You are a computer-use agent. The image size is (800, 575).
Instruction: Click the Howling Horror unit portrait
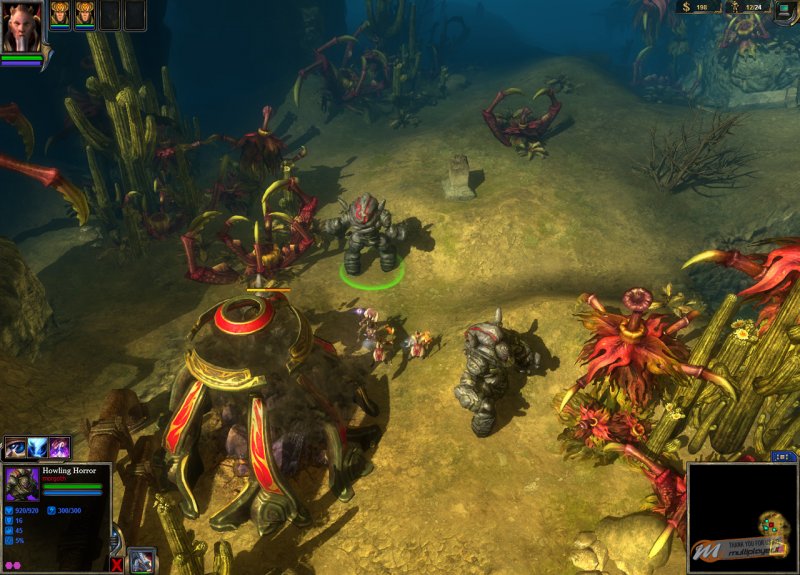pos(23,485)
